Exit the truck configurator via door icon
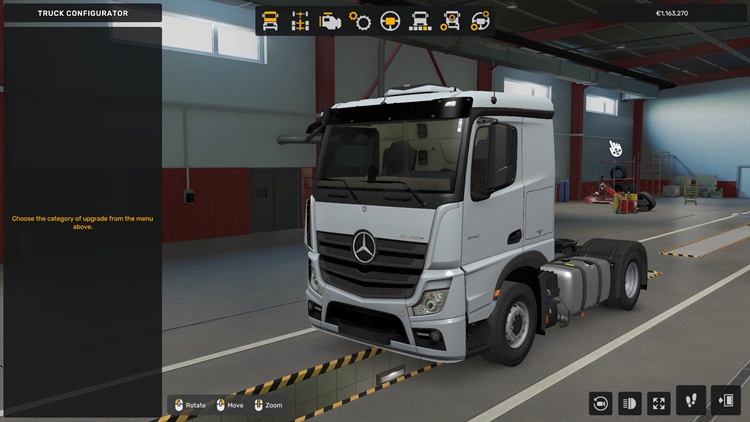750x422 pixels. (x=726, y=401)
